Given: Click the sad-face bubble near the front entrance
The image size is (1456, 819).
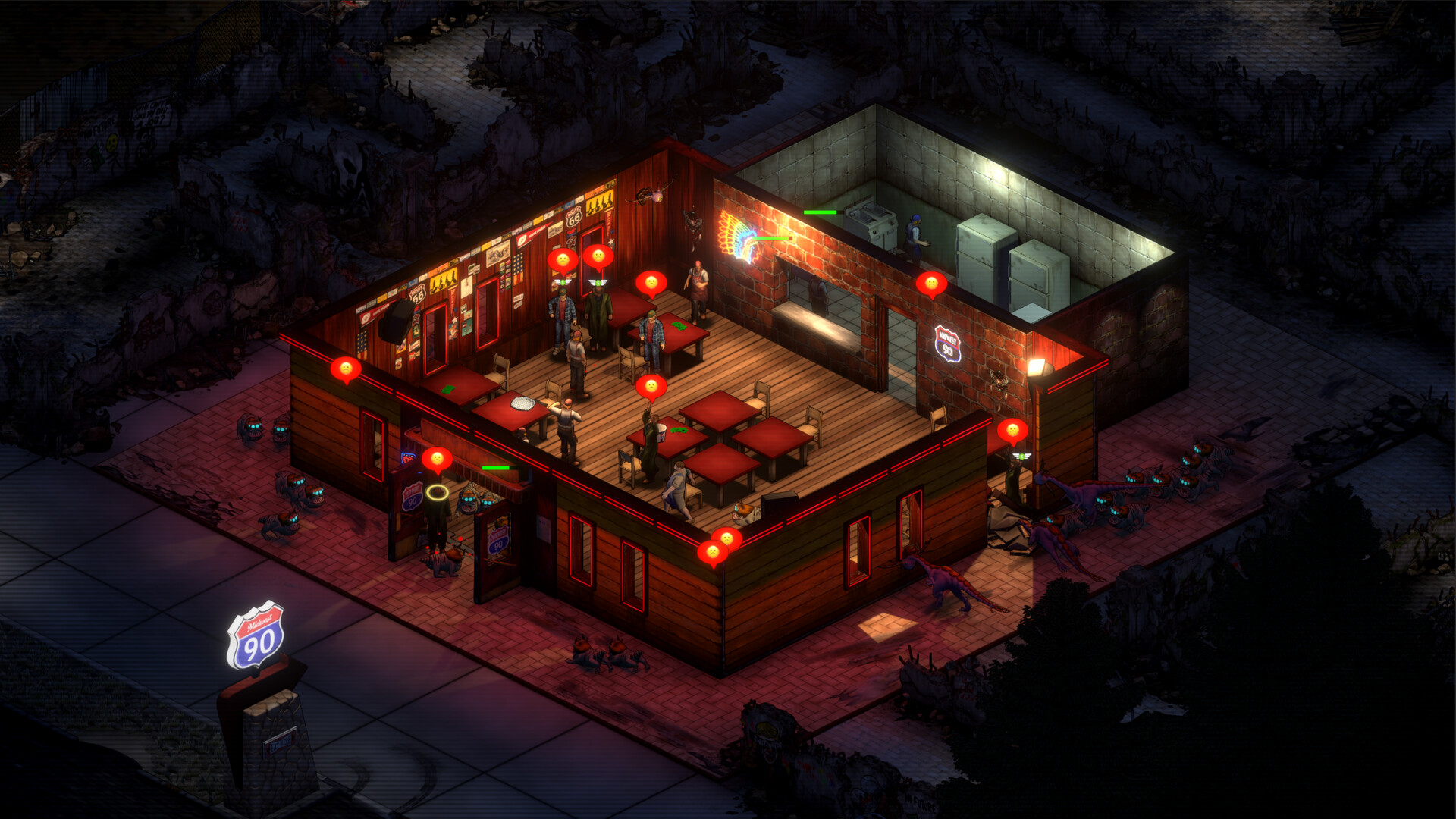Looking at the screenshot, I should 438,459.
